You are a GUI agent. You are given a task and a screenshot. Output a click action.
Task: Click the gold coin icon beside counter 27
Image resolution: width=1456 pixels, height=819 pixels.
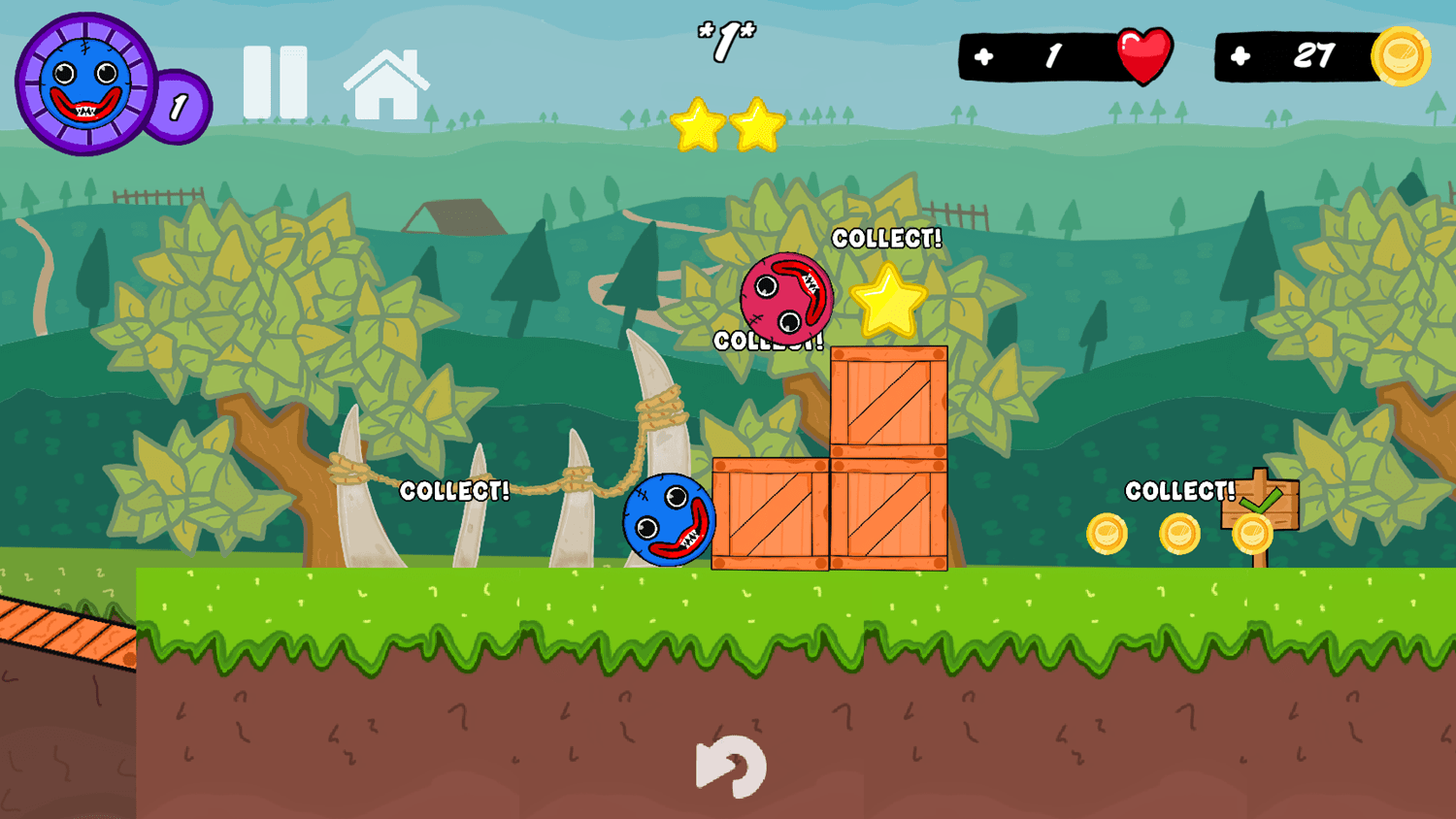click(x=1401, y=56)
